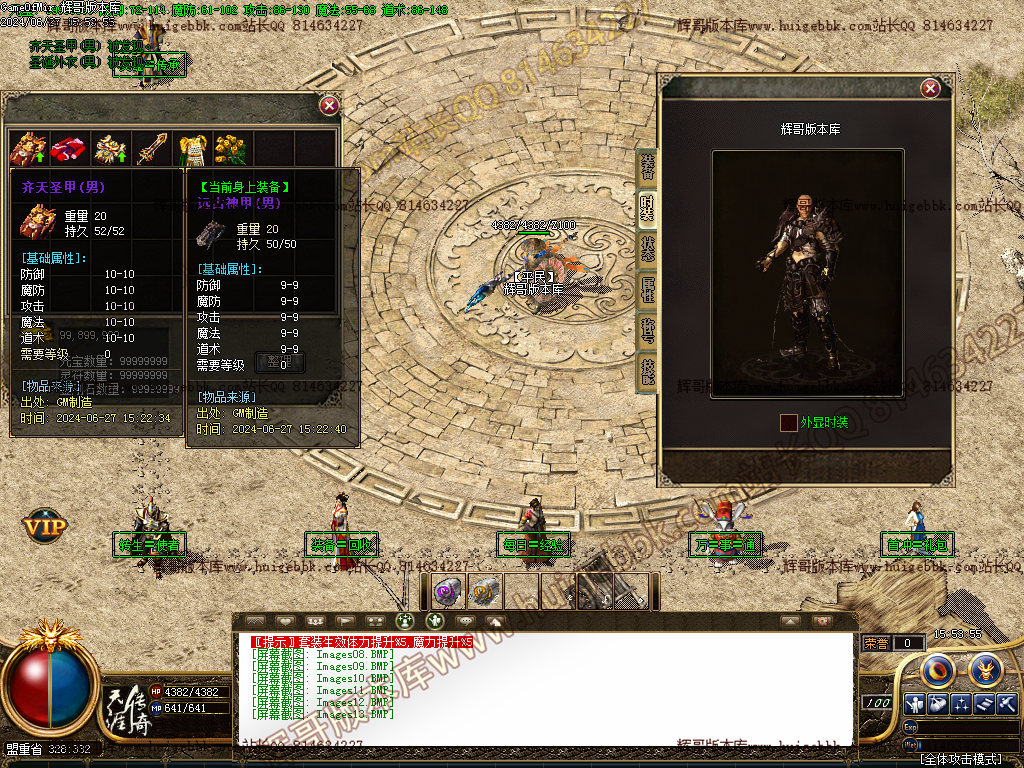Use the purple swirl stone hotbar item

[446, 592]
